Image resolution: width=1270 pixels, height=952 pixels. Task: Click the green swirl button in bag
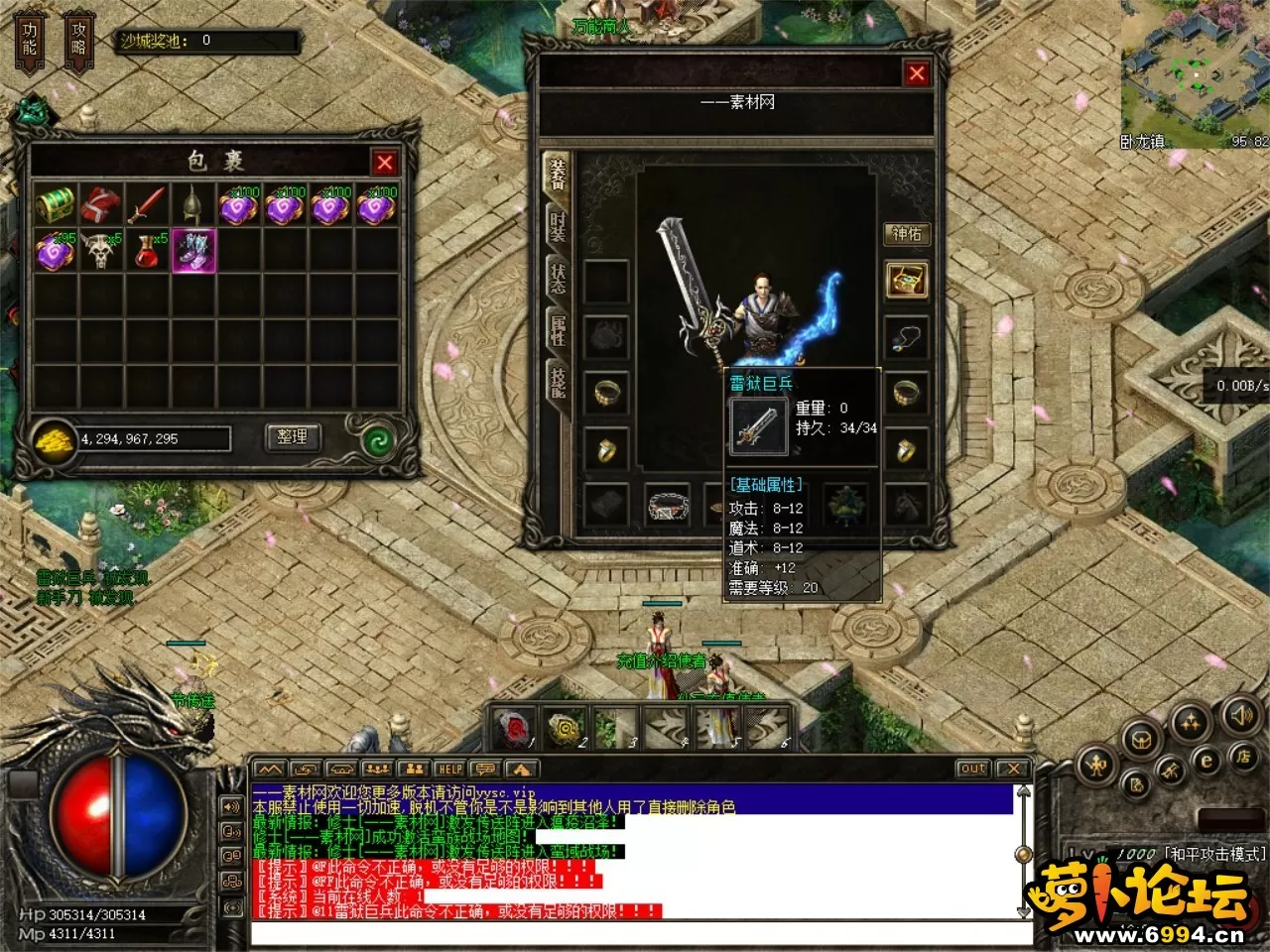378,439
